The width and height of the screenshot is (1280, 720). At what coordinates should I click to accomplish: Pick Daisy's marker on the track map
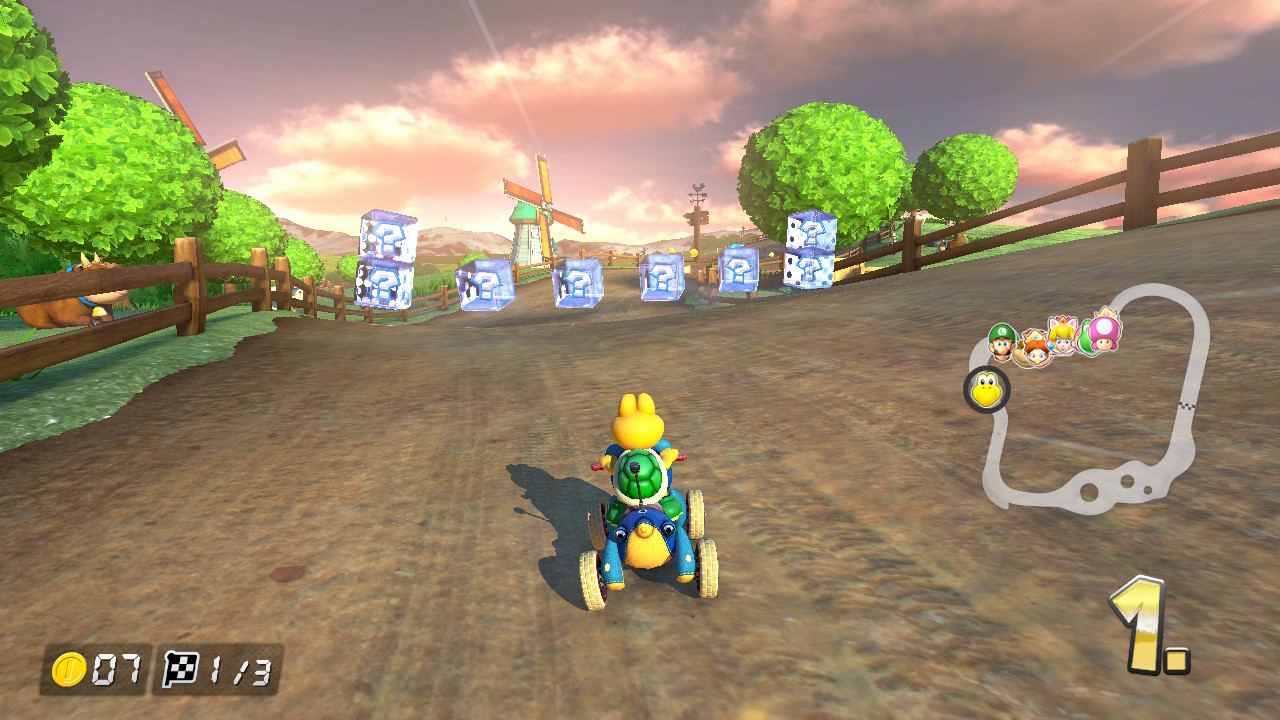tap(1033, 348)
